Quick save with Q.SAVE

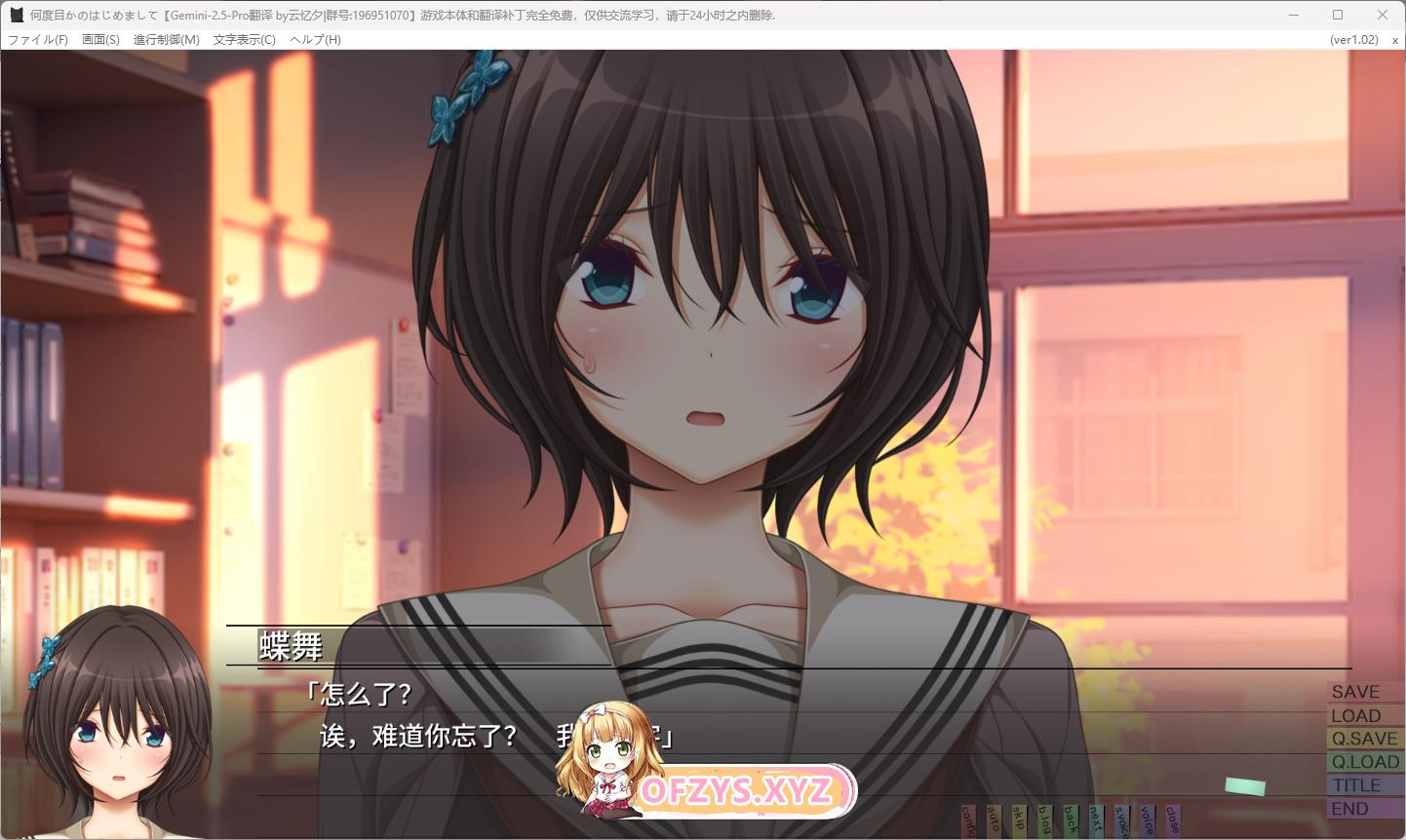(x=1364, y=739)
